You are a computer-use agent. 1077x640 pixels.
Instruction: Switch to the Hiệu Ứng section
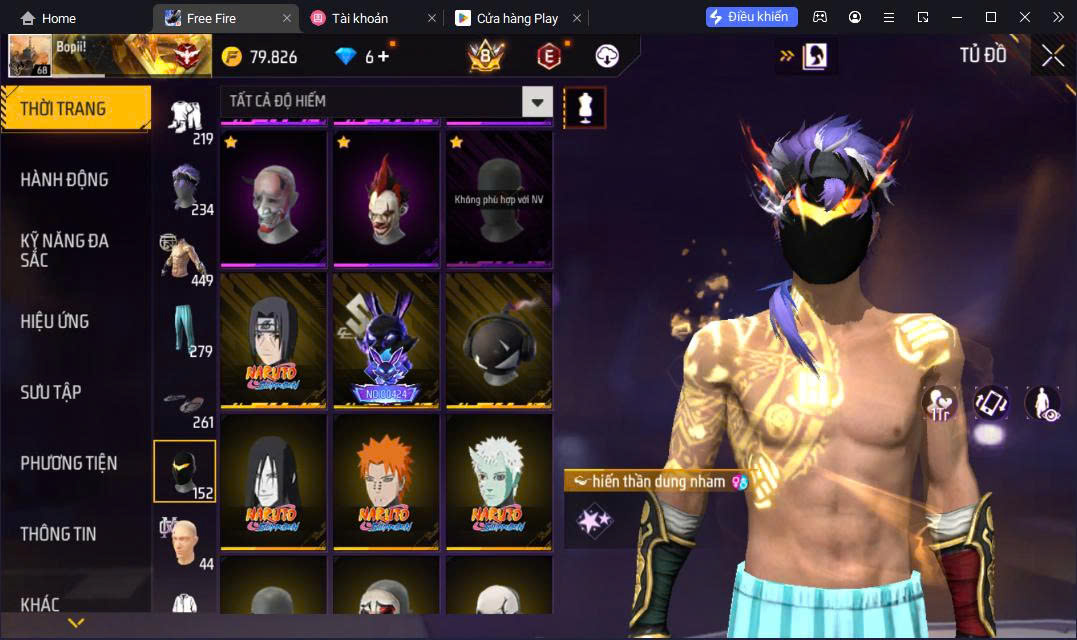pos(55,321)
